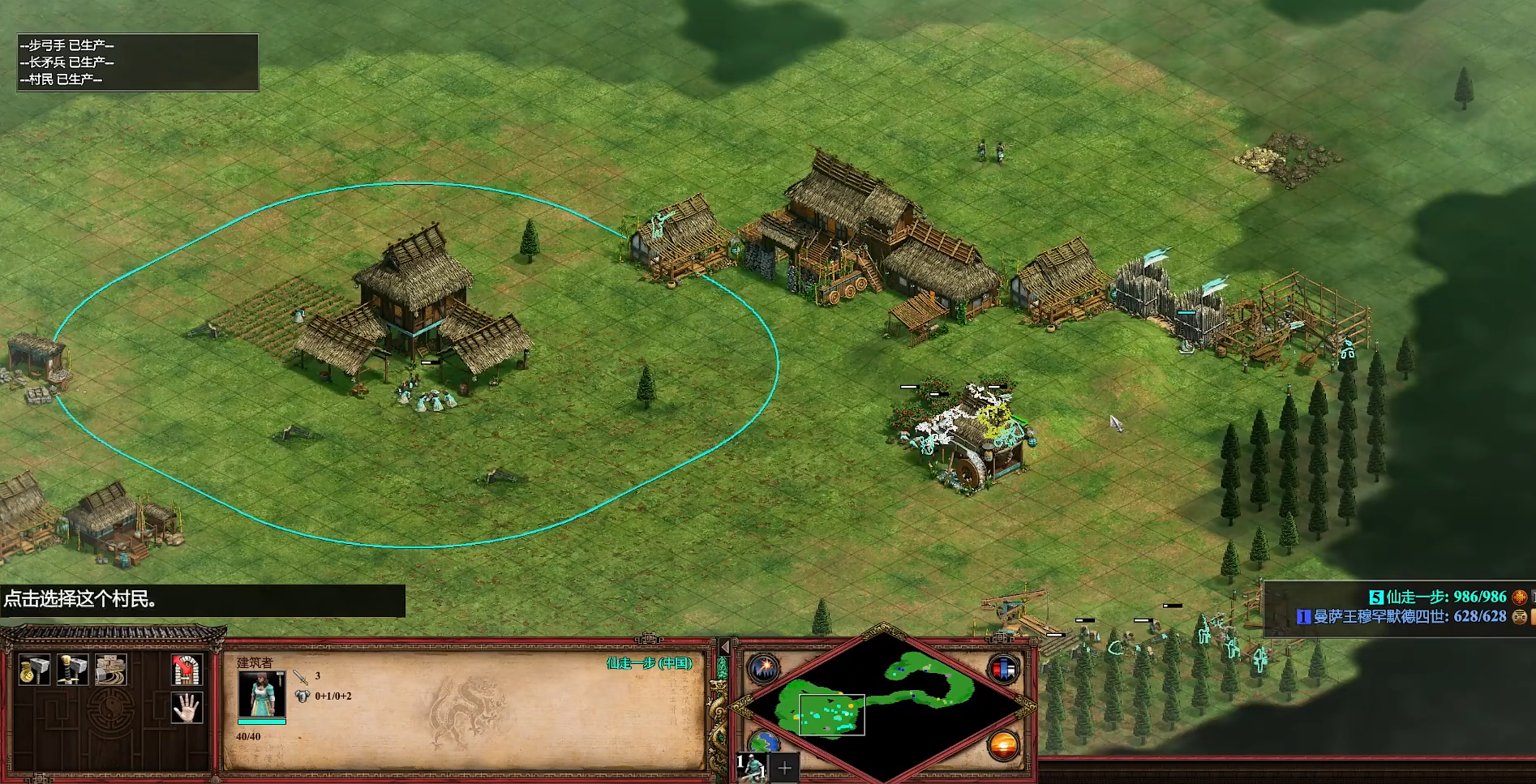Add a new control group with plus
The width and height of the screenshot is (1536, 784).
pos(785,767)
